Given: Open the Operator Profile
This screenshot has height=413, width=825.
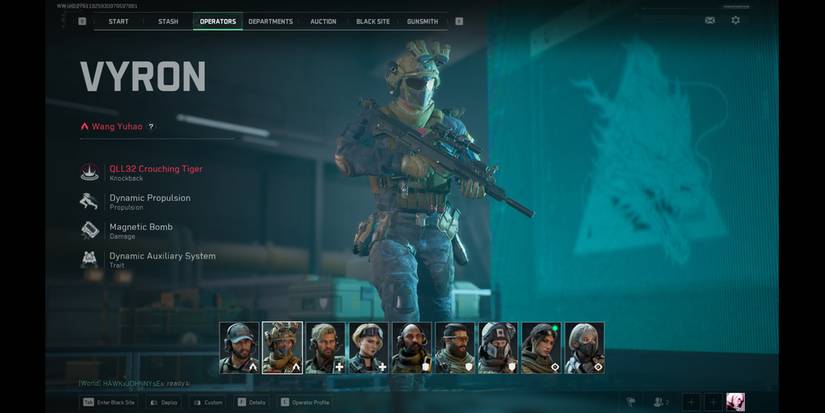Looking at the screenshot, I should tap(308, 402).
